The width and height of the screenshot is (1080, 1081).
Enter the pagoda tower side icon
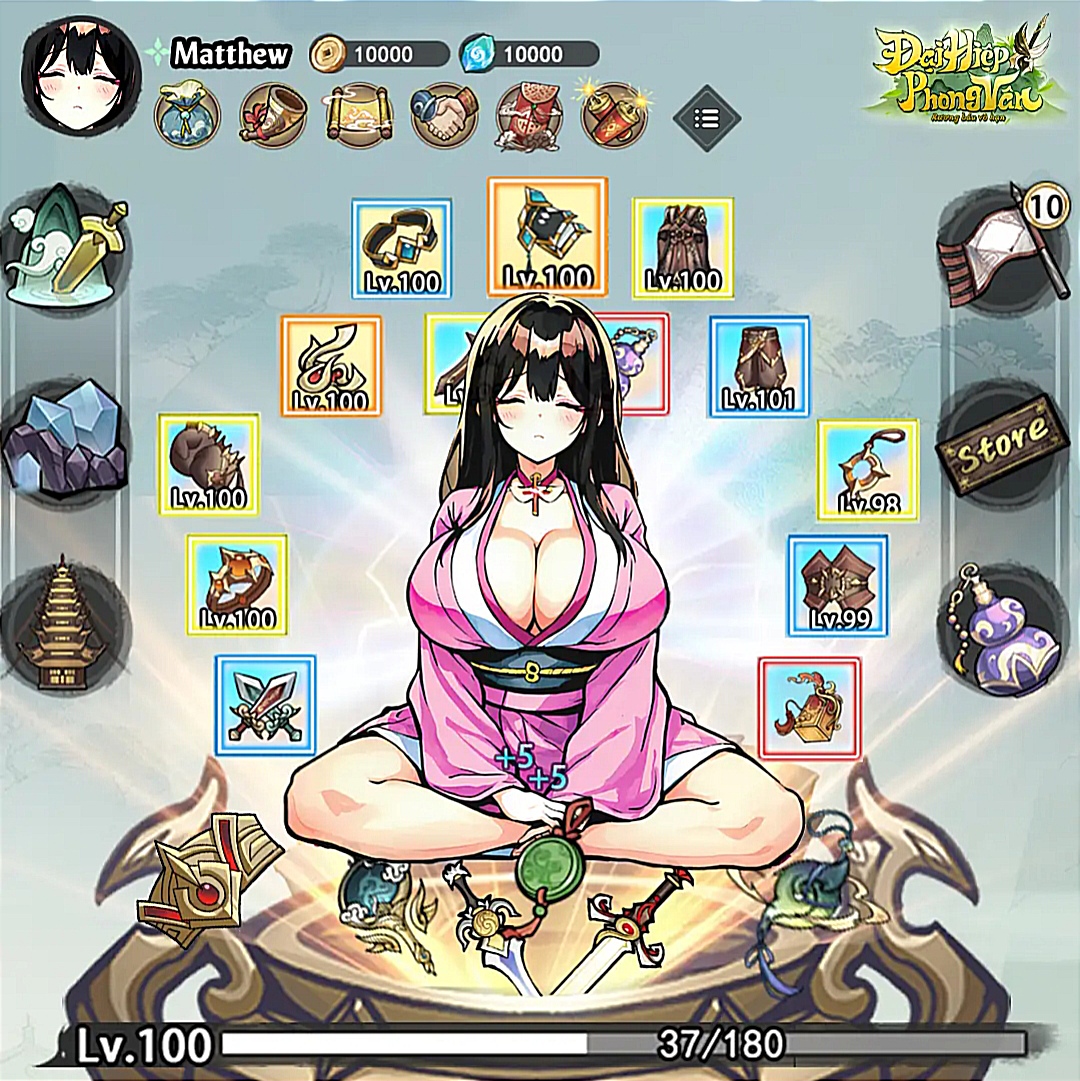pyautogui.click(x=64, y=628)
